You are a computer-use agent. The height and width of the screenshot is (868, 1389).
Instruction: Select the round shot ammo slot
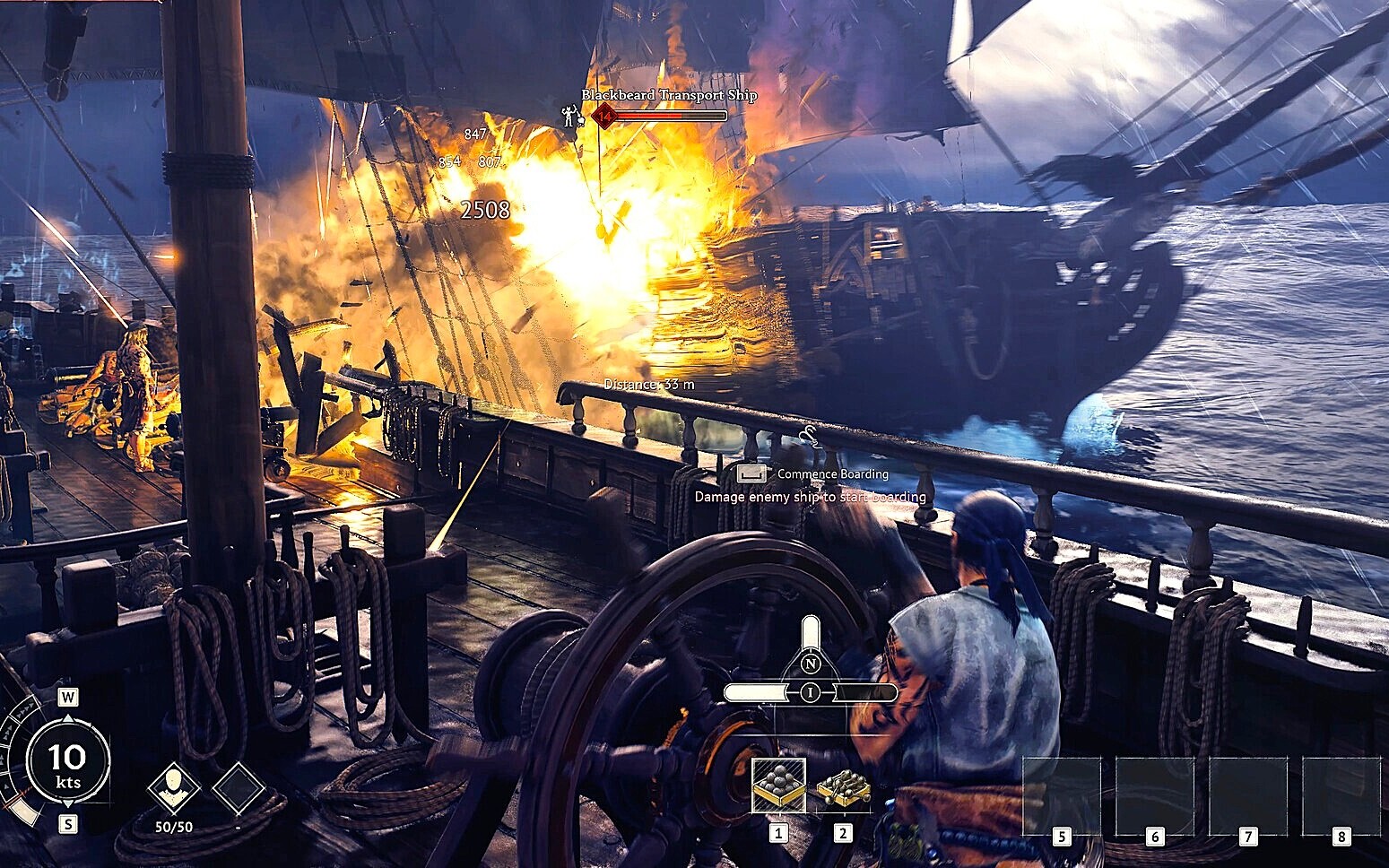click(777, 785)
